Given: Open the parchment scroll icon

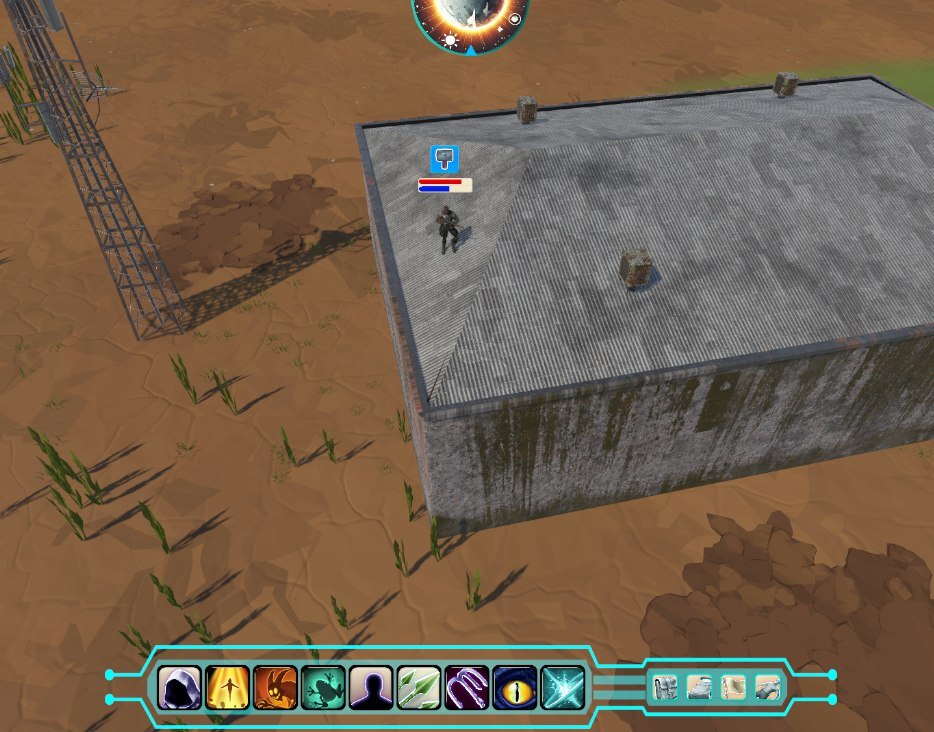Looking at the screenshot, I should pyautogui.click(x=733, y=688).
